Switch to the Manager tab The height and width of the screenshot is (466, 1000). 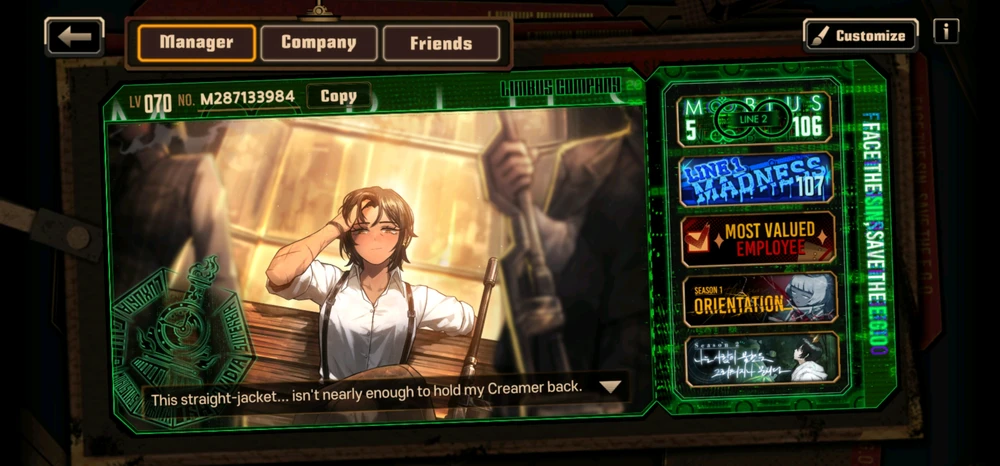point(196,43)
